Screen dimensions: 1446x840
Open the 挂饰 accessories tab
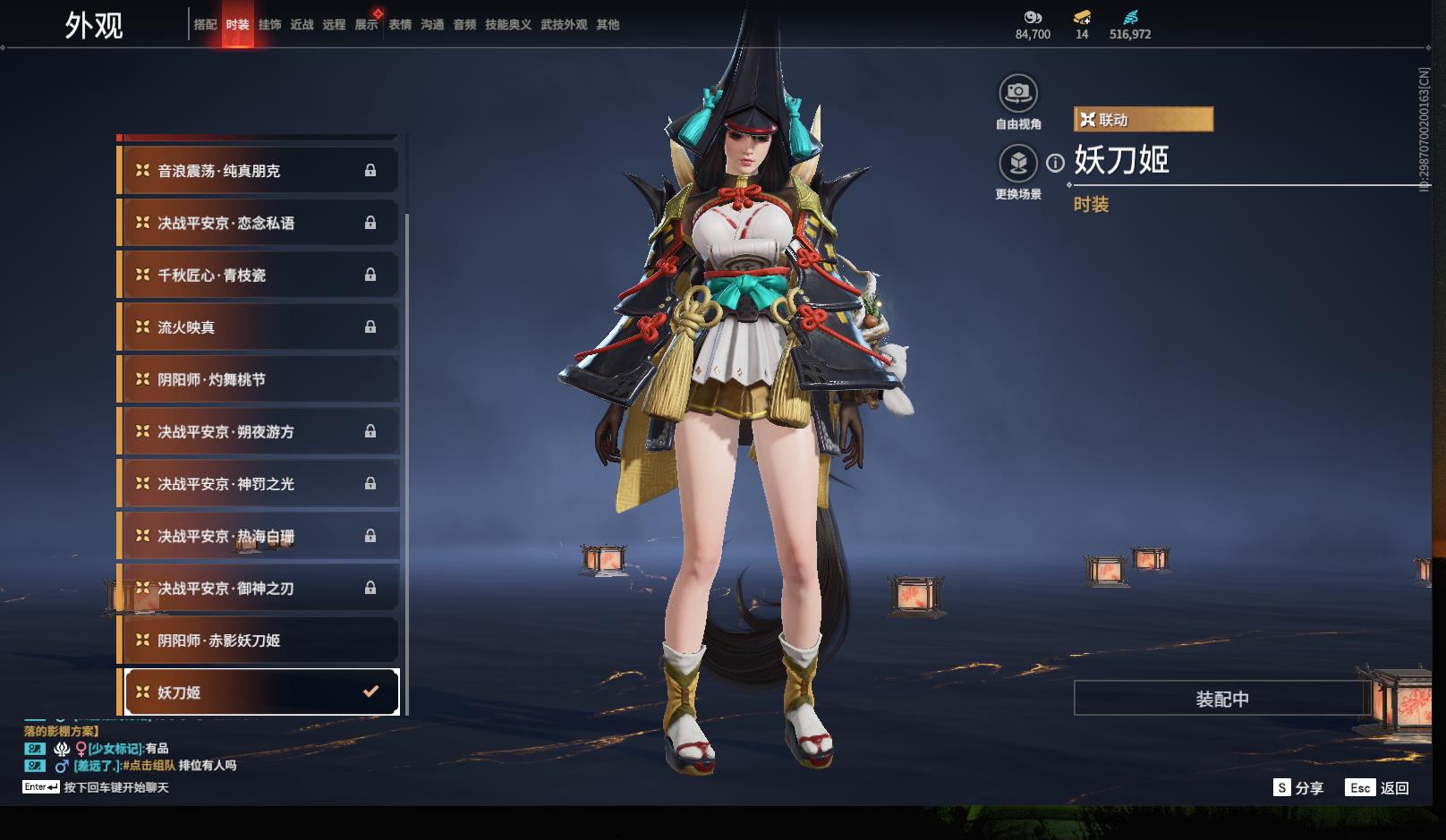(x=269, y=25)
